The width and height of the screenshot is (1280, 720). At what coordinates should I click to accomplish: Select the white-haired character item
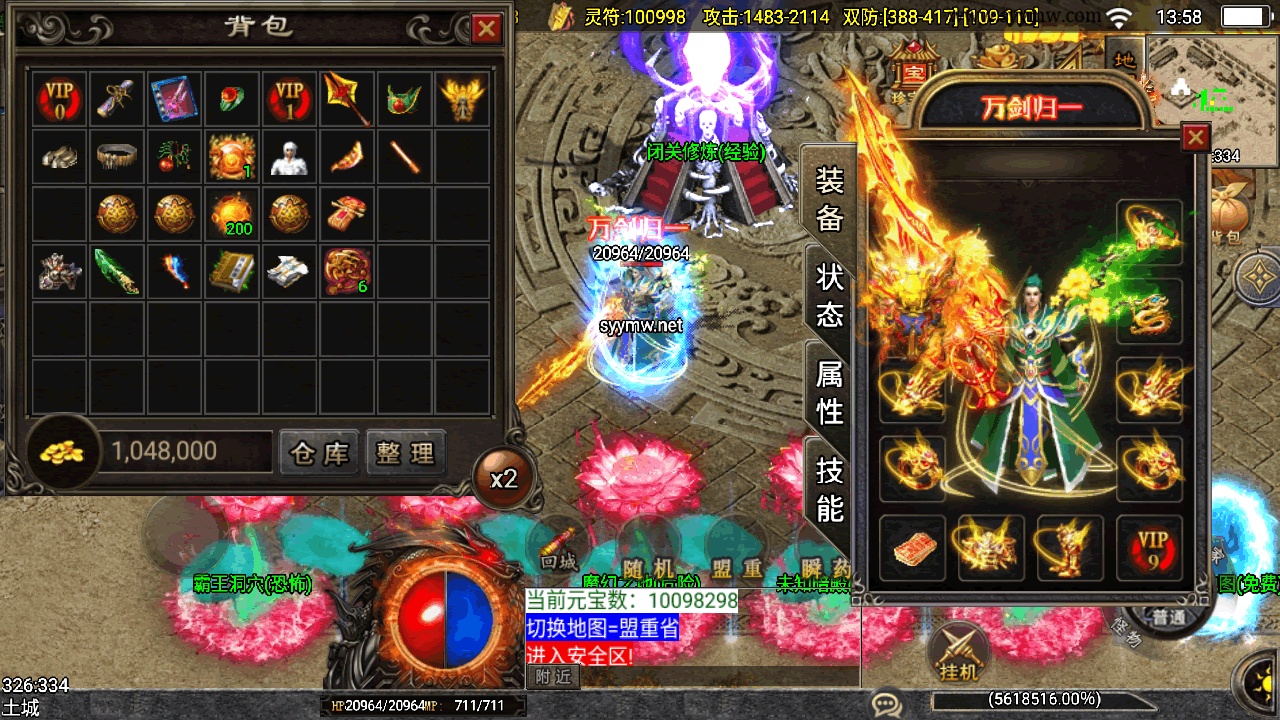pos(289,156)
